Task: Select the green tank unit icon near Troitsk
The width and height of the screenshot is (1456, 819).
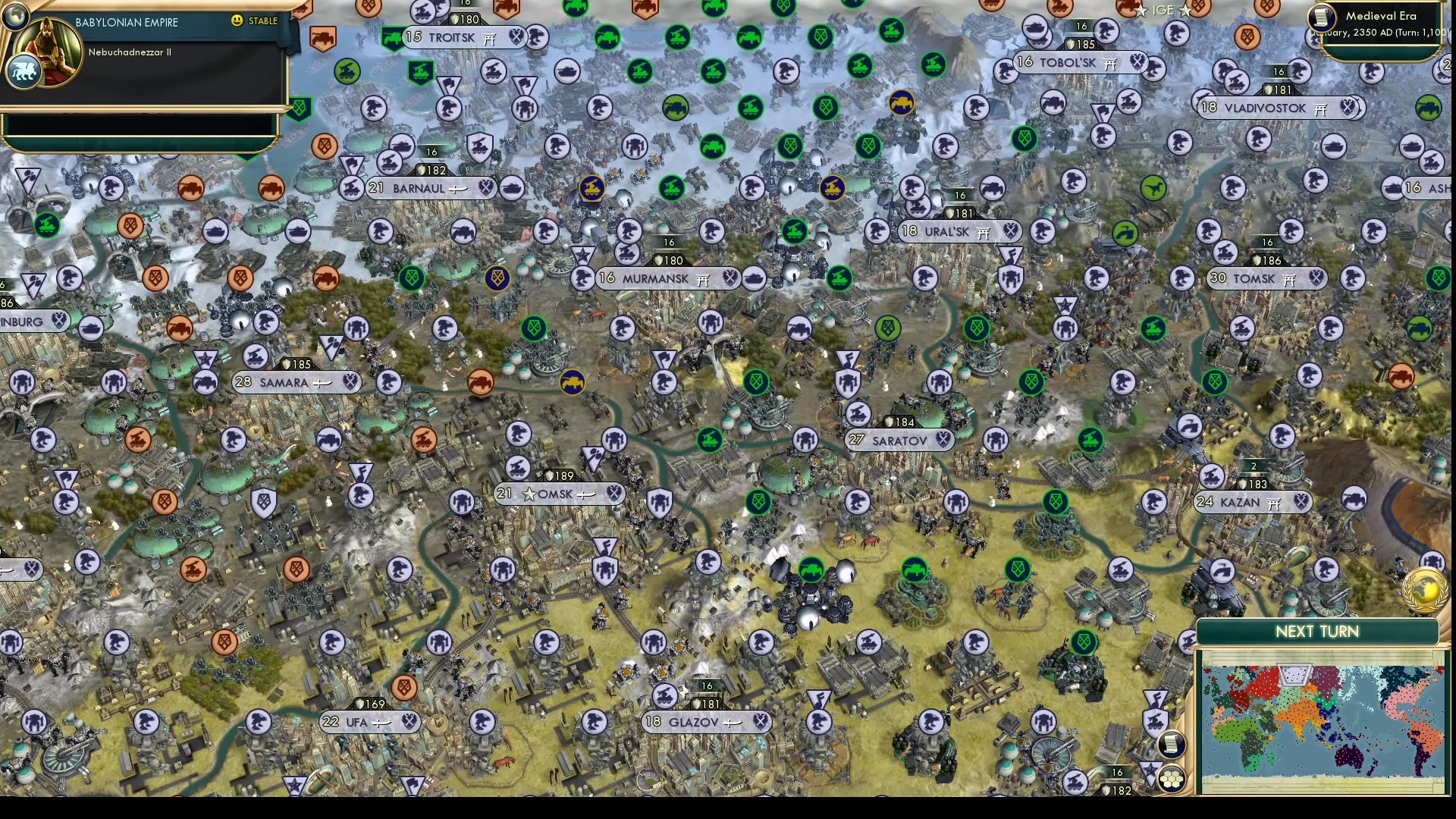Action: (393, 35)
